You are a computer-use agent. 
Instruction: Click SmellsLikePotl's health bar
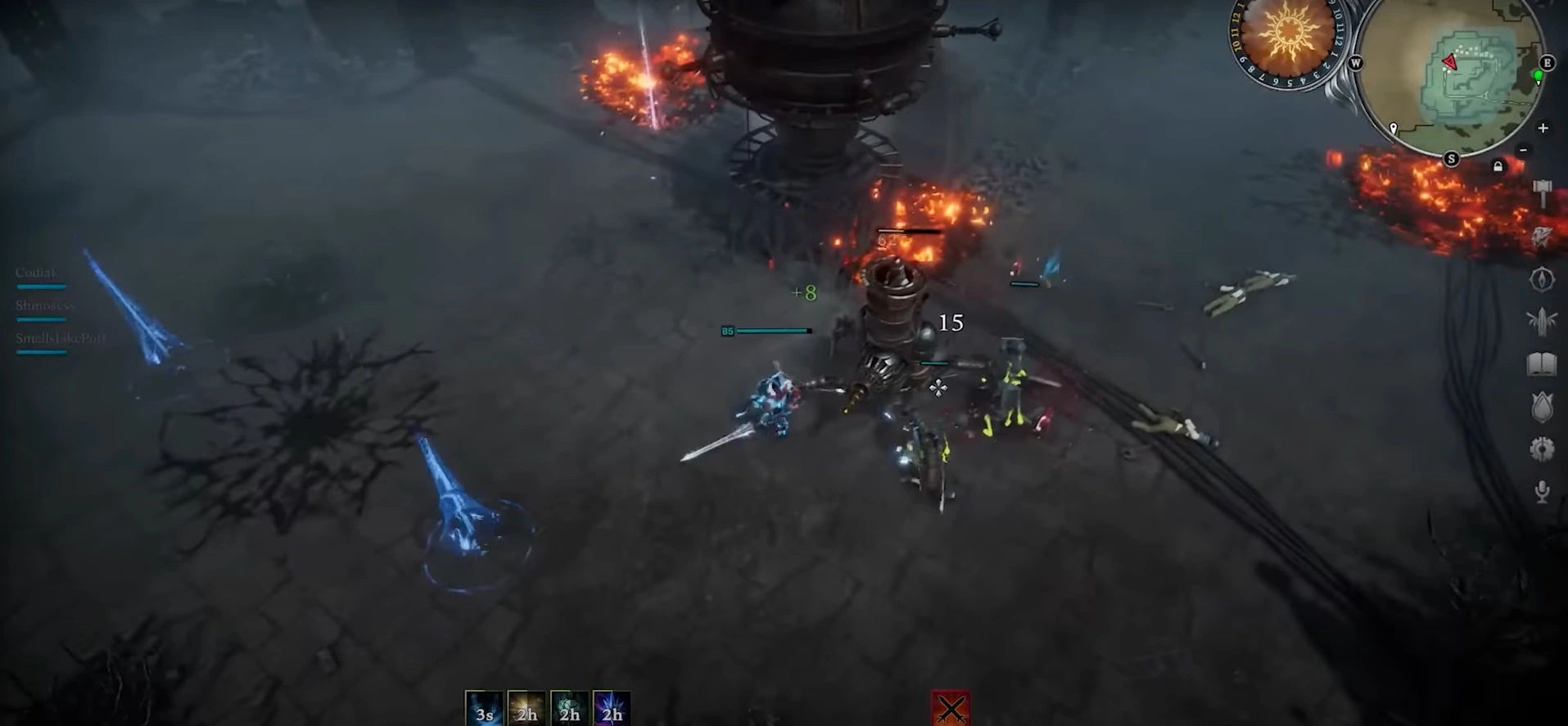(39, 351)
